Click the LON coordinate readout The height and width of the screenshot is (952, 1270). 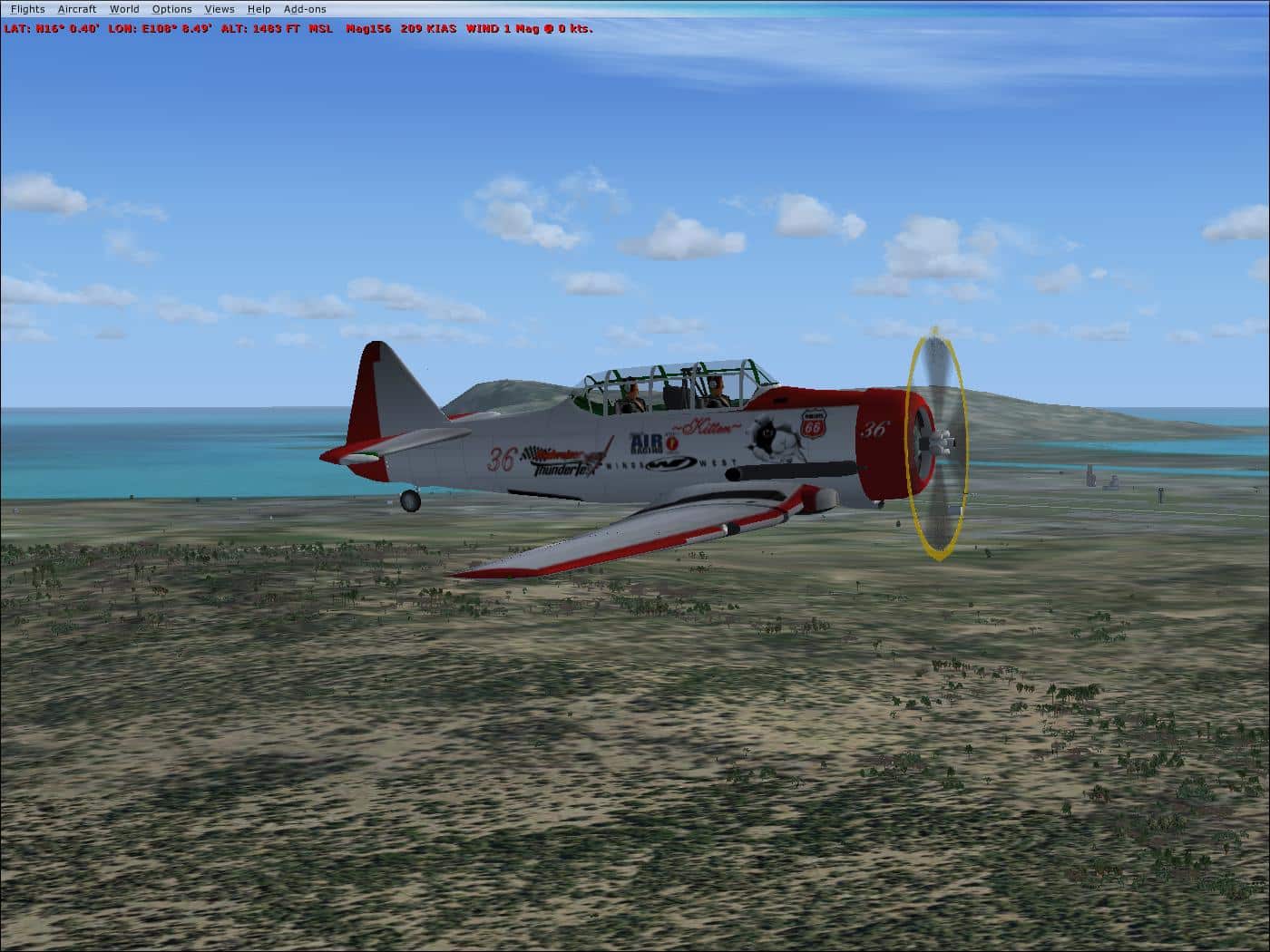(159, 28)
